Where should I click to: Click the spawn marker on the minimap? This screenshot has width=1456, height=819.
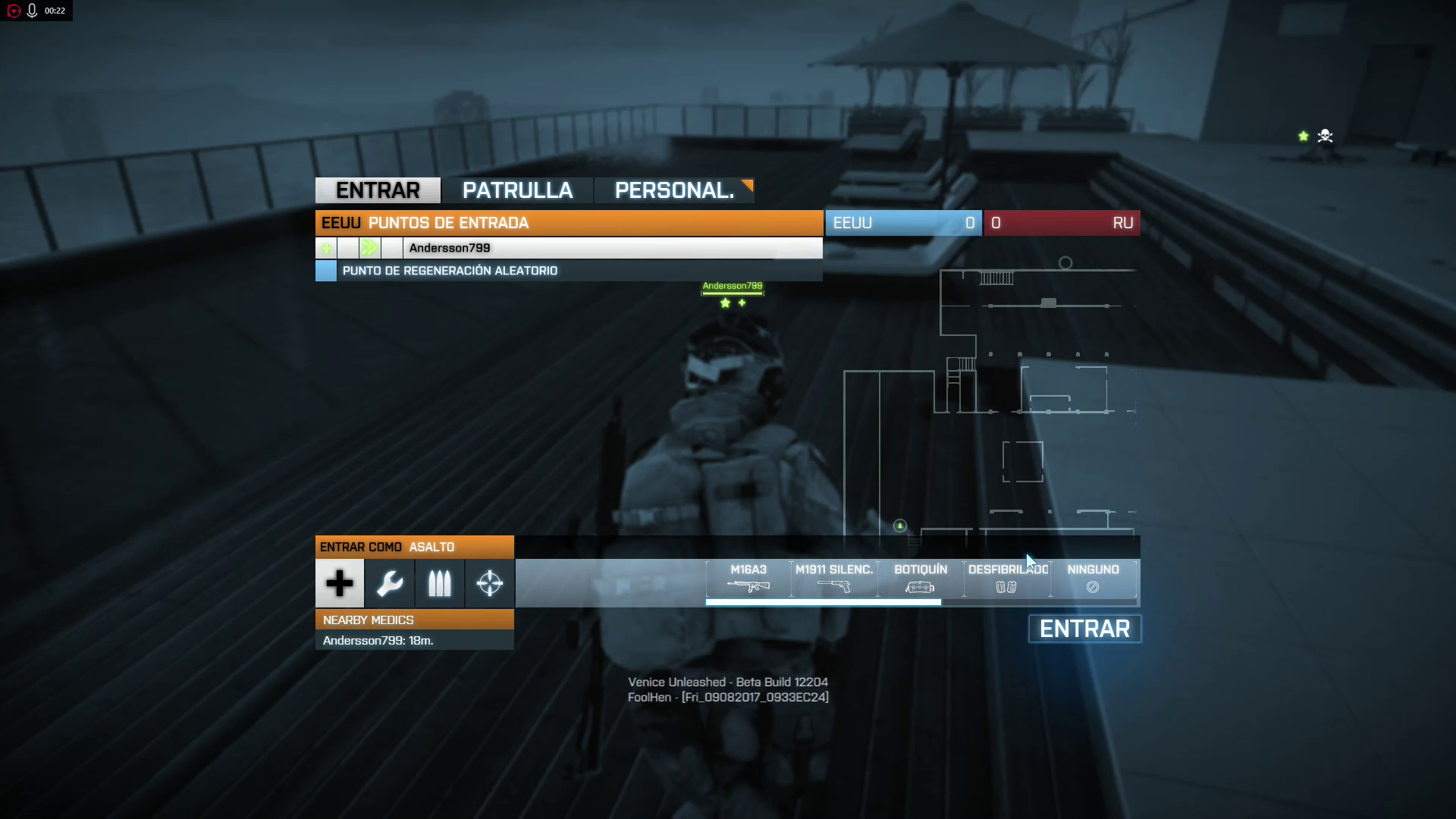pos(900,526)
